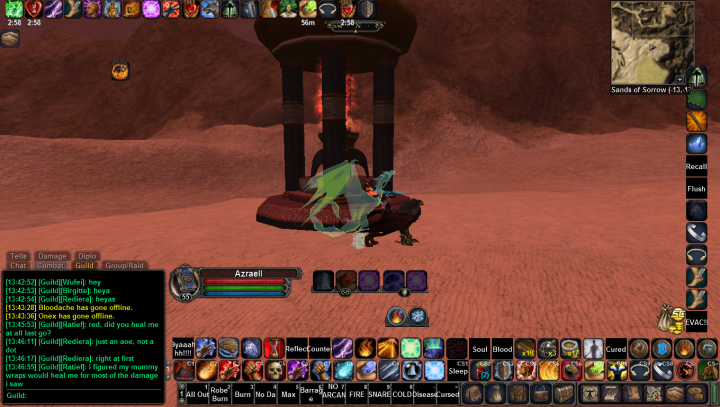Viewport: 720px width, 407px height.
Task: Click the All Out macro button
Action: click(x=197, y=393)
